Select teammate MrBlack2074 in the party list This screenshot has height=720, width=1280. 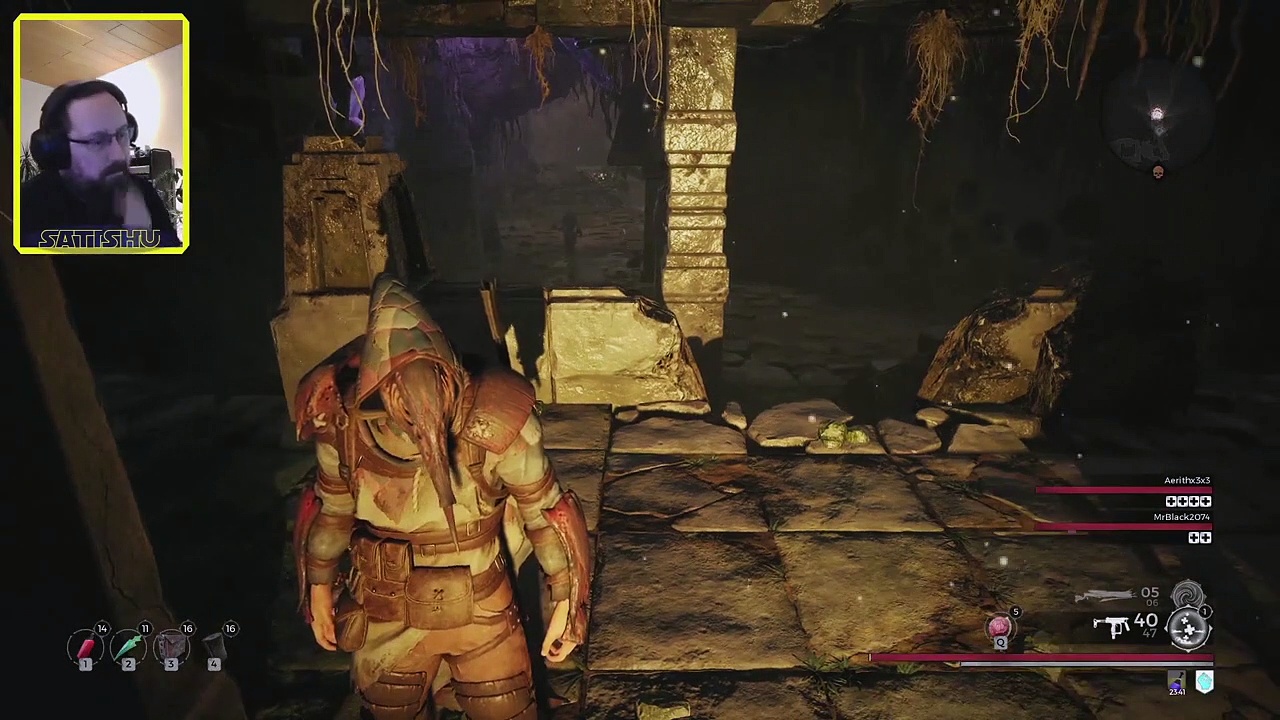[1181, 517]
